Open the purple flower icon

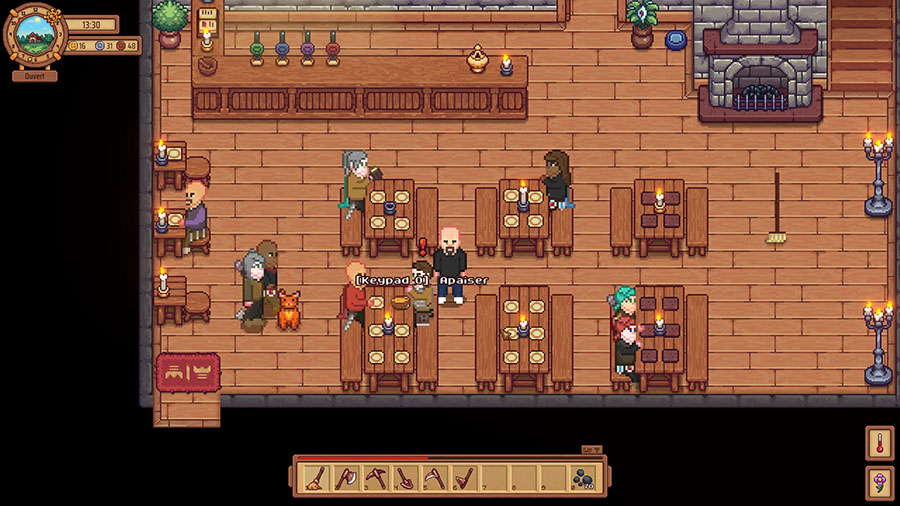tap(880, 482)
